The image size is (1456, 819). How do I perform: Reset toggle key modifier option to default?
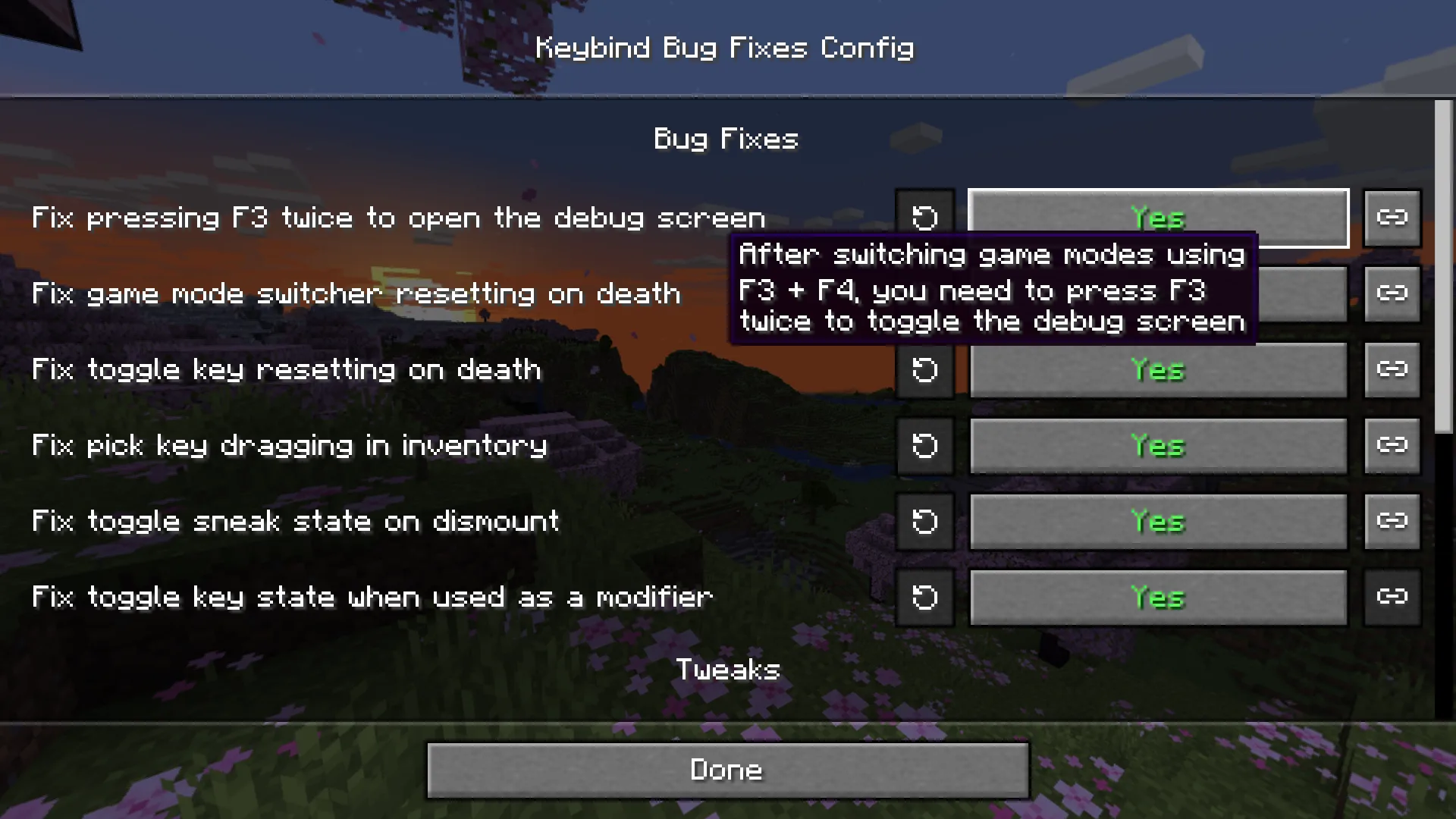coord(924,598)
